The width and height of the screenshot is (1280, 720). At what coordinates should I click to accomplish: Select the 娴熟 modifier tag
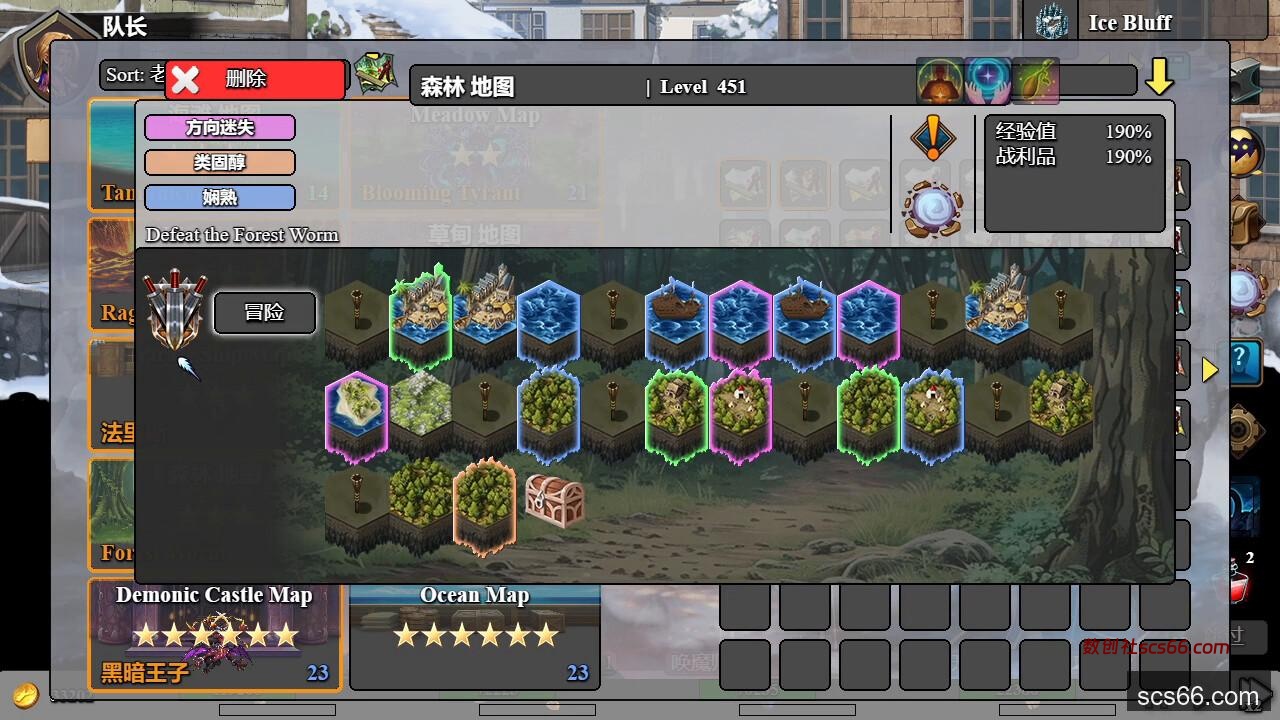220,197
